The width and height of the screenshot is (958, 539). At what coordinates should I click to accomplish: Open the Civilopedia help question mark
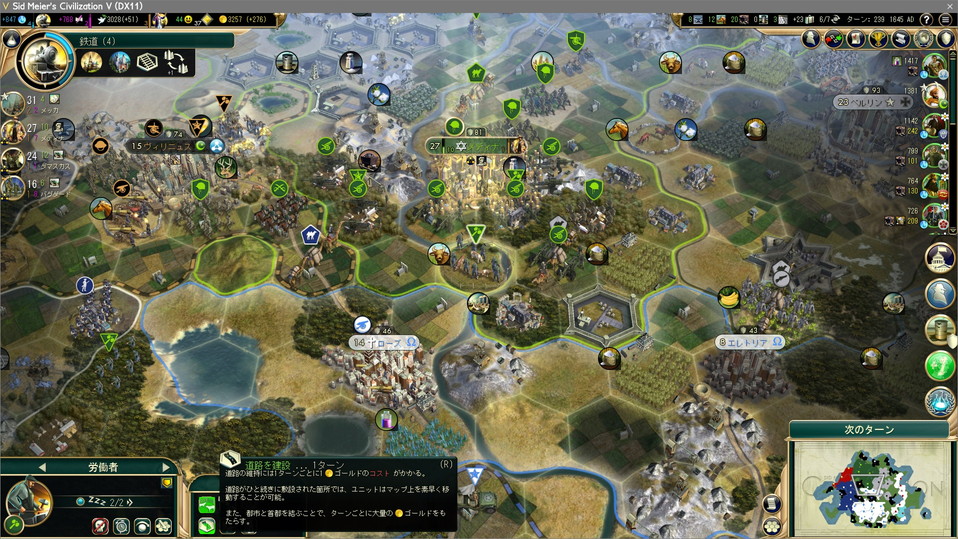925,20
